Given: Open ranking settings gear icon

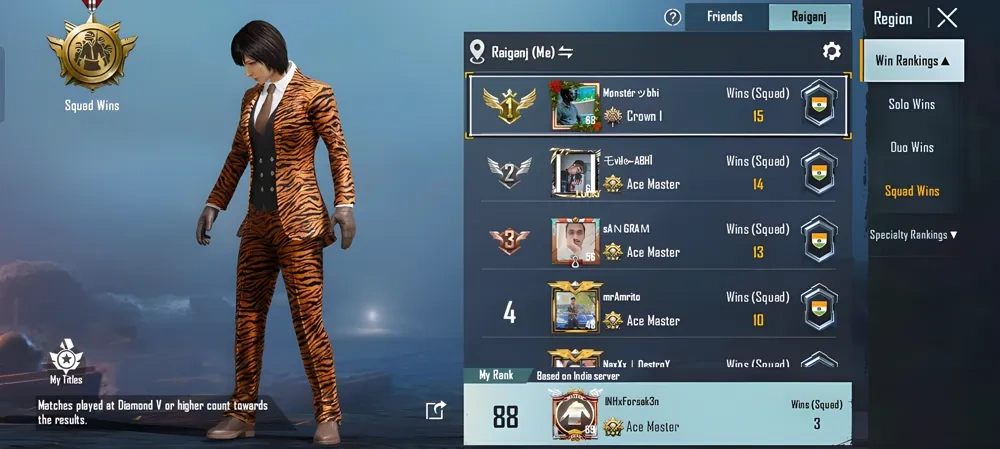Looking at the screenshot, I should [x=831, y=51].
